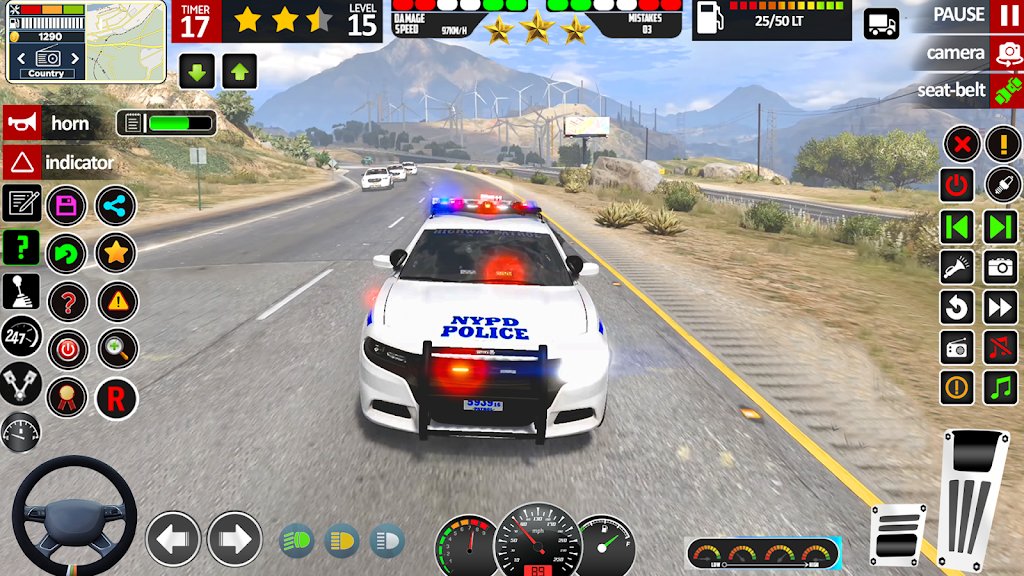Take a photo with the camera icon

coord(1000,266)
